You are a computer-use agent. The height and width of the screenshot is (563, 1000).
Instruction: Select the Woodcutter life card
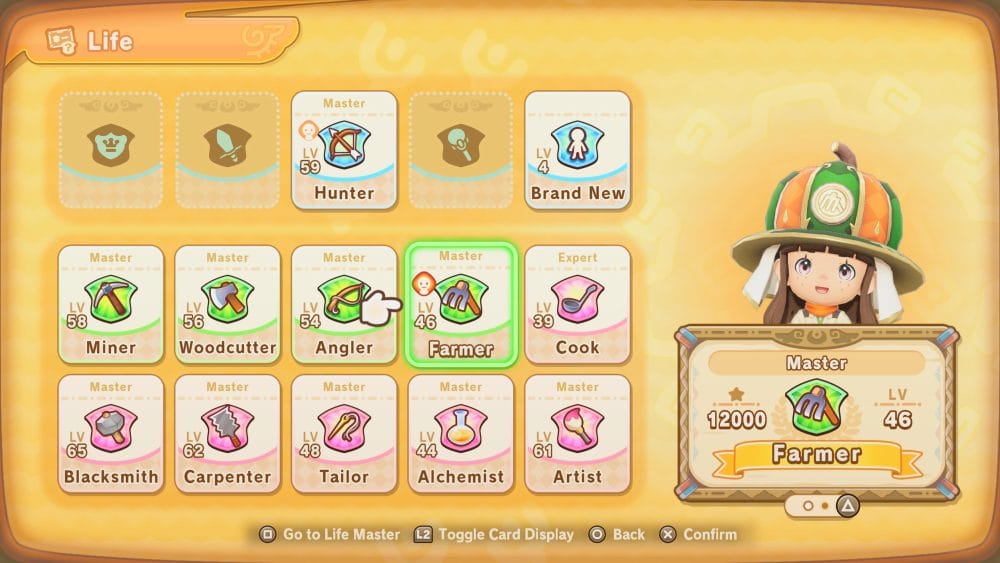pyautogui.click(x=227, y=304)
